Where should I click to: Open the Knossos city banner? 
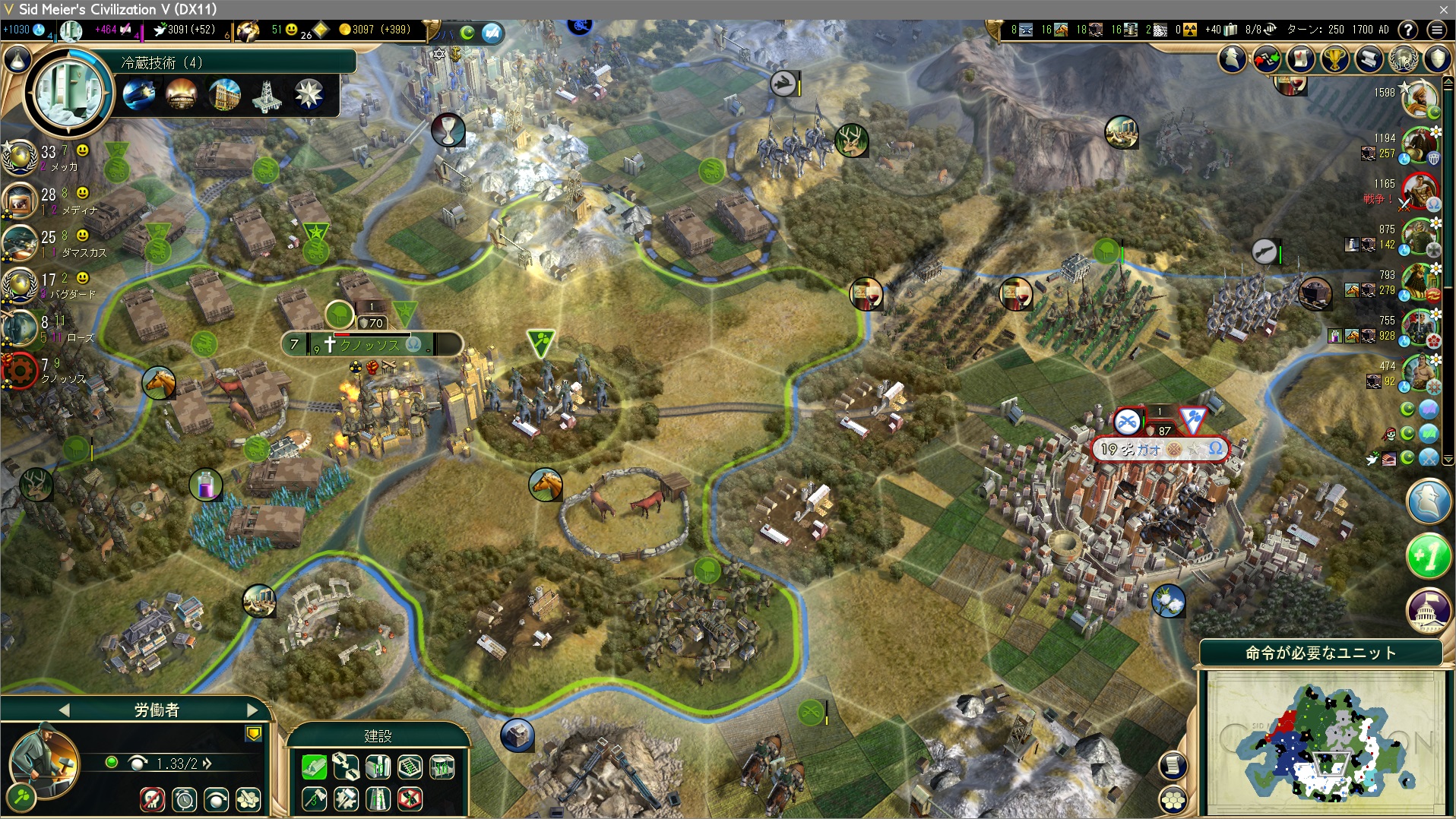tap(371, 345)
